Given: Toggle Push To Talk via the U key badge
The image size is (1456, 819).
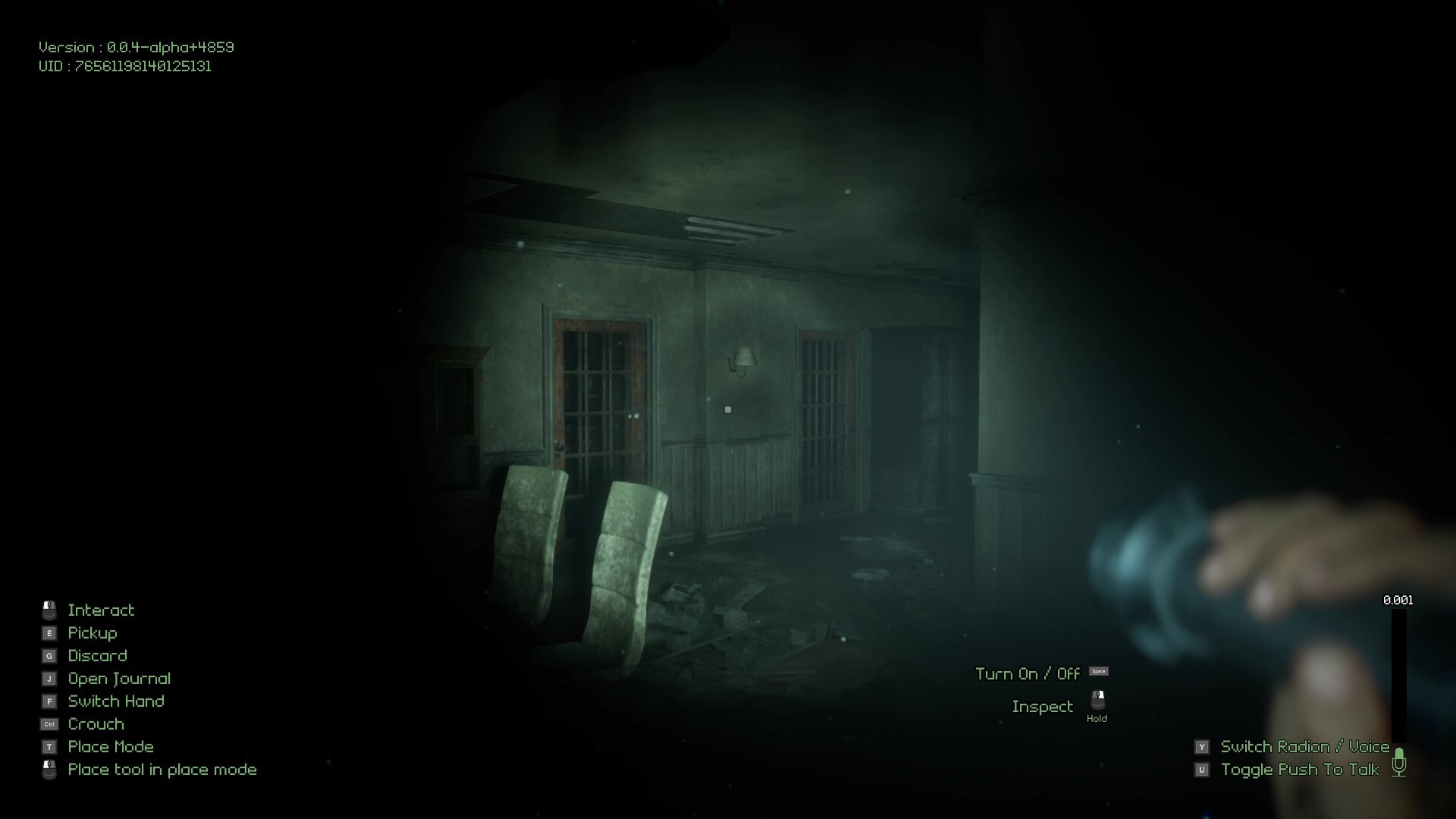Looking at the screenshot, I should 1202,769.
